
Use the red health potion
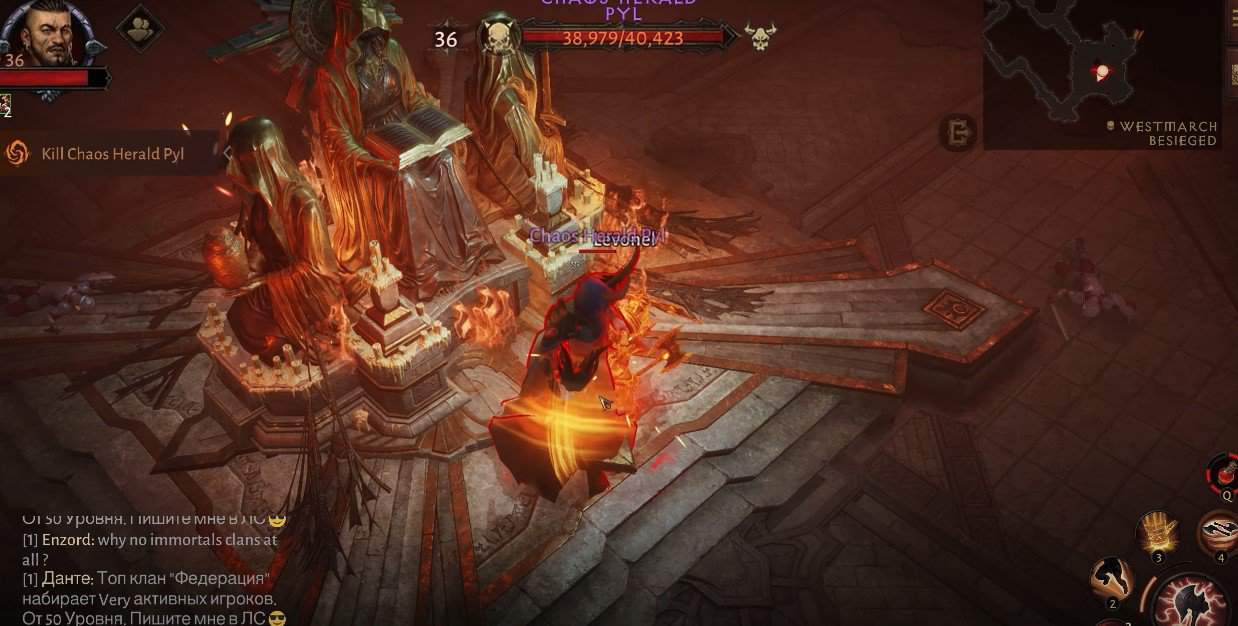coord(1223,472)
